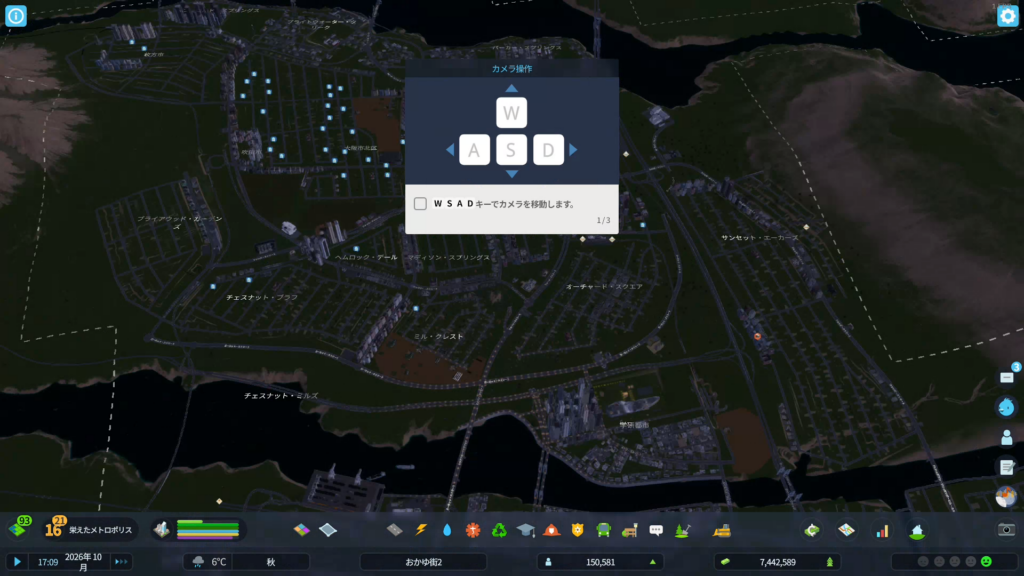Open the garbage recycling menu
This screenshot has height=576, width=1024.
click(x=499, y=529)
